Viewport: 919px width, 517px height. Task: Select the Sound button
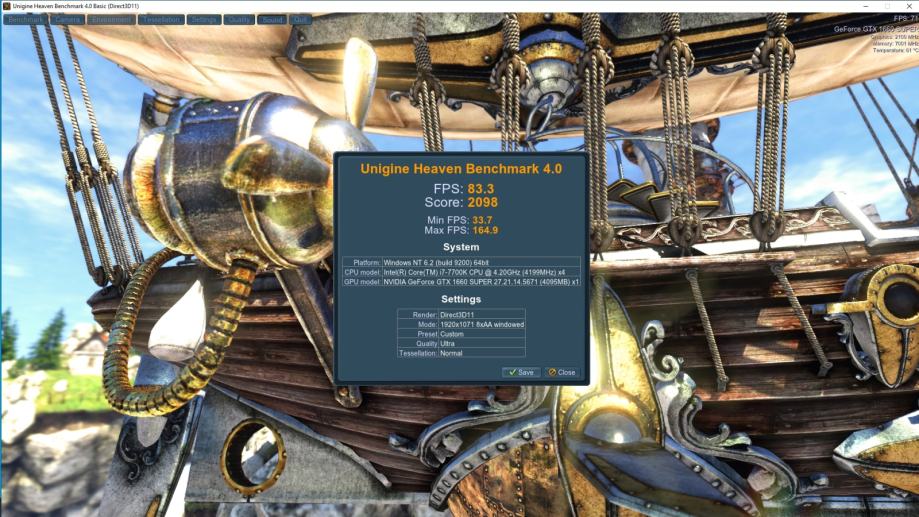pyautogui.click(x=272, y=19)
